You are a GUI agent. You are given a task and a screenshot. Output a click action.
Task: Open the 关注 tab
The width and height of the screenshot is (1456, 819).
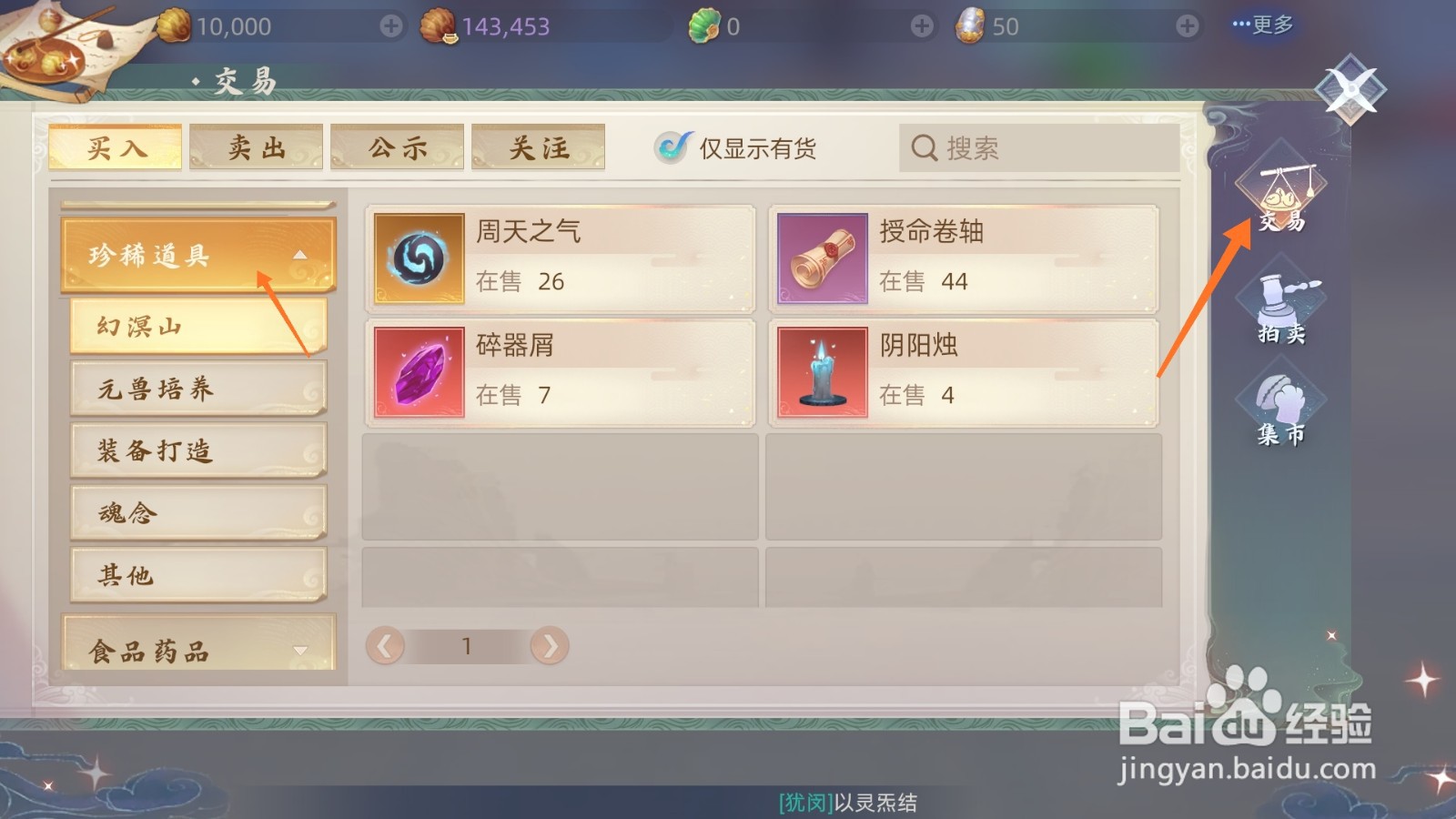[537, 147]
